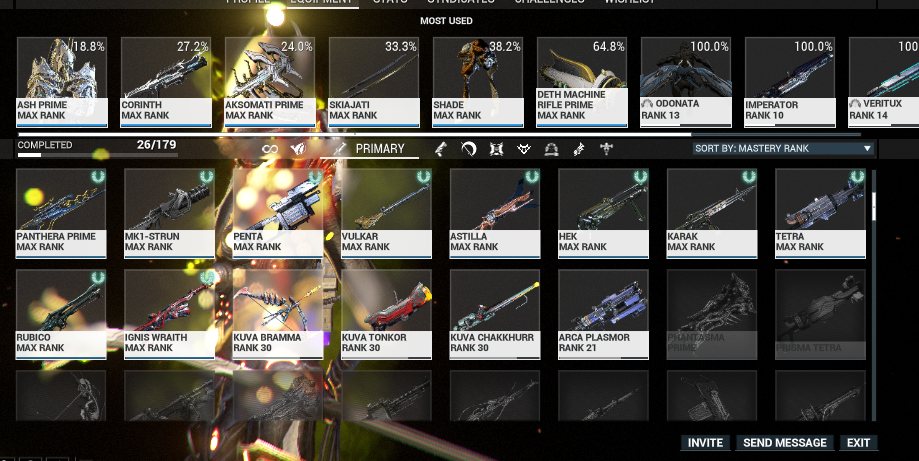919x461 pixels.
Task: Open the Sort By Mastery Rank dropdown
Action: (783, 149)
